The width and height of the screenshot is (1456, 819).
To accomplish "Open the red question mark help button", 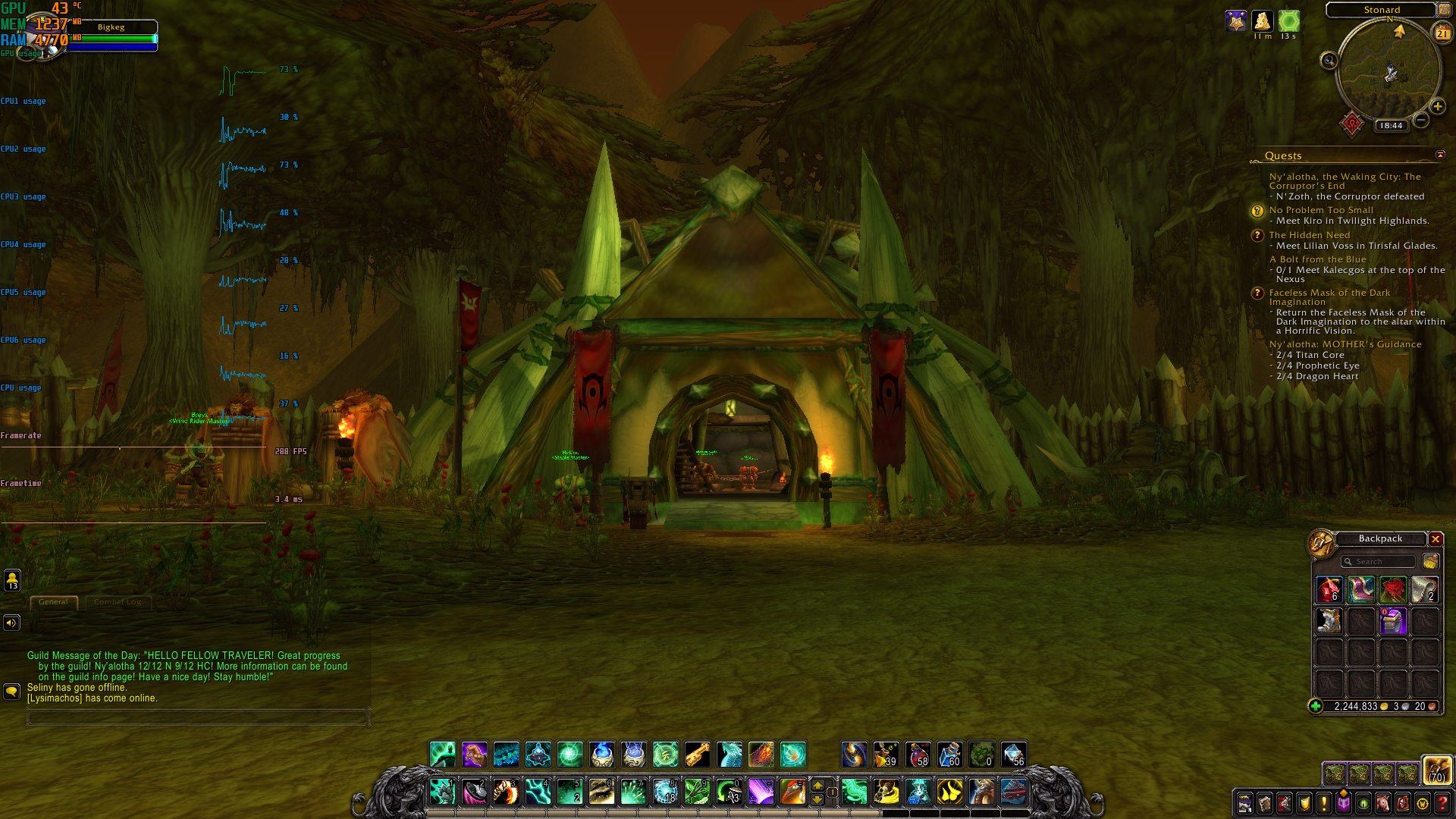I will [x=1442, y=803].
